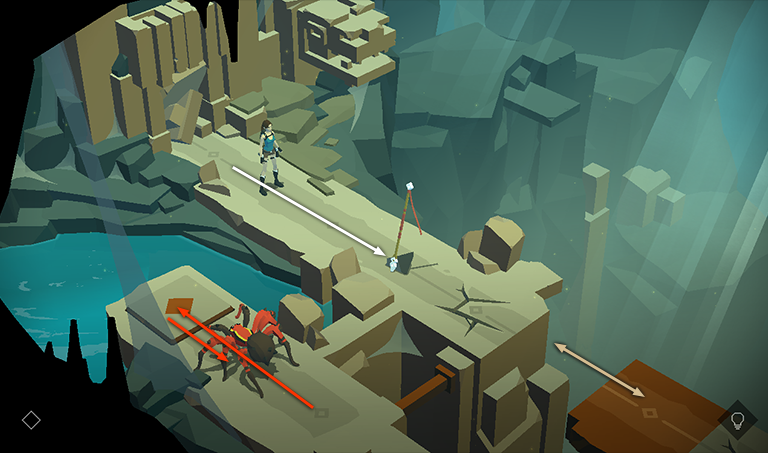Screen dimensions: 768x453
Task: Open the pause menu diamond icon
Action: pyautogui.click(x=31, y=420)
